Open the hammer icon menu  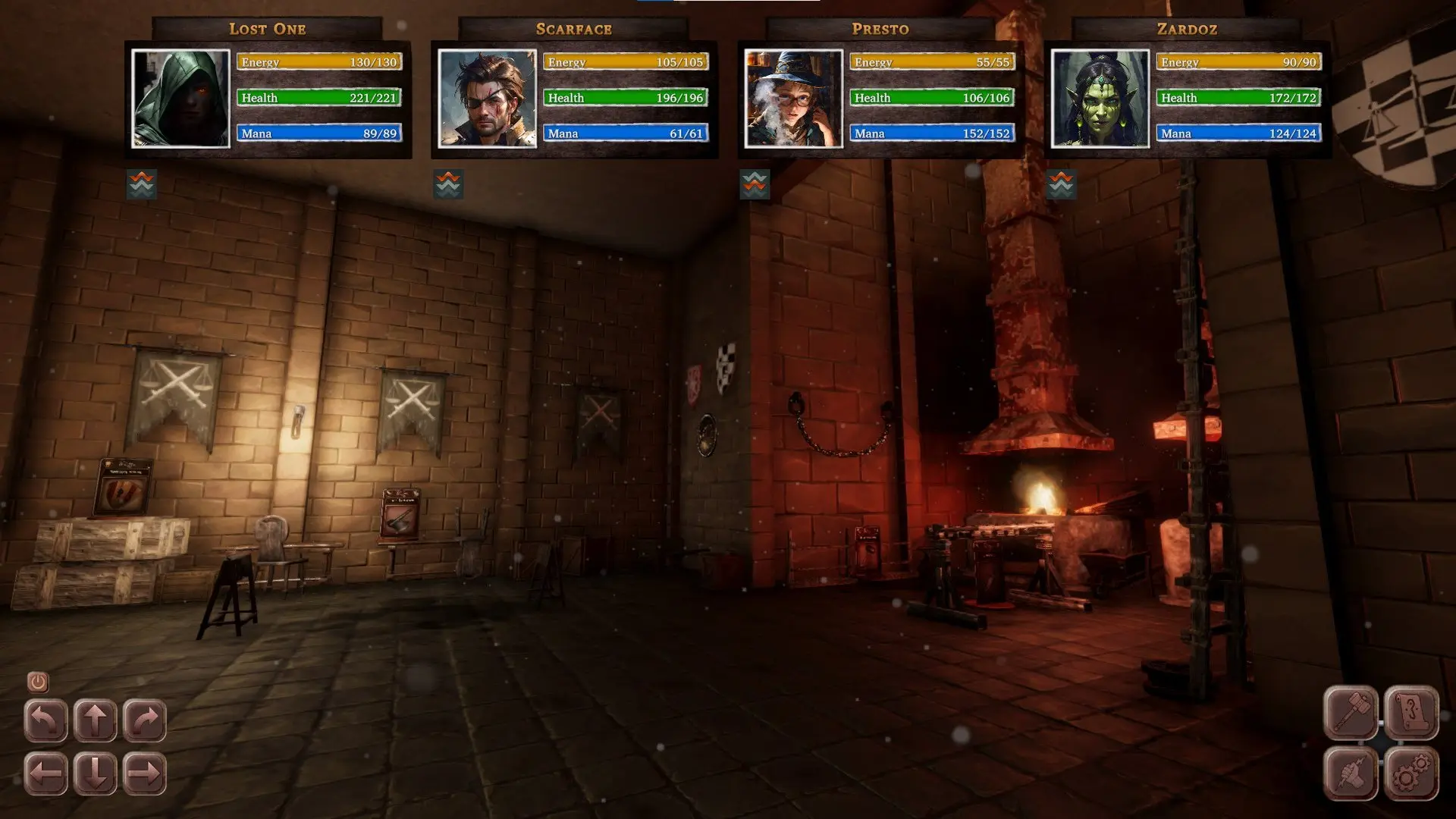pyautogui.click(x=1351, y=713)
